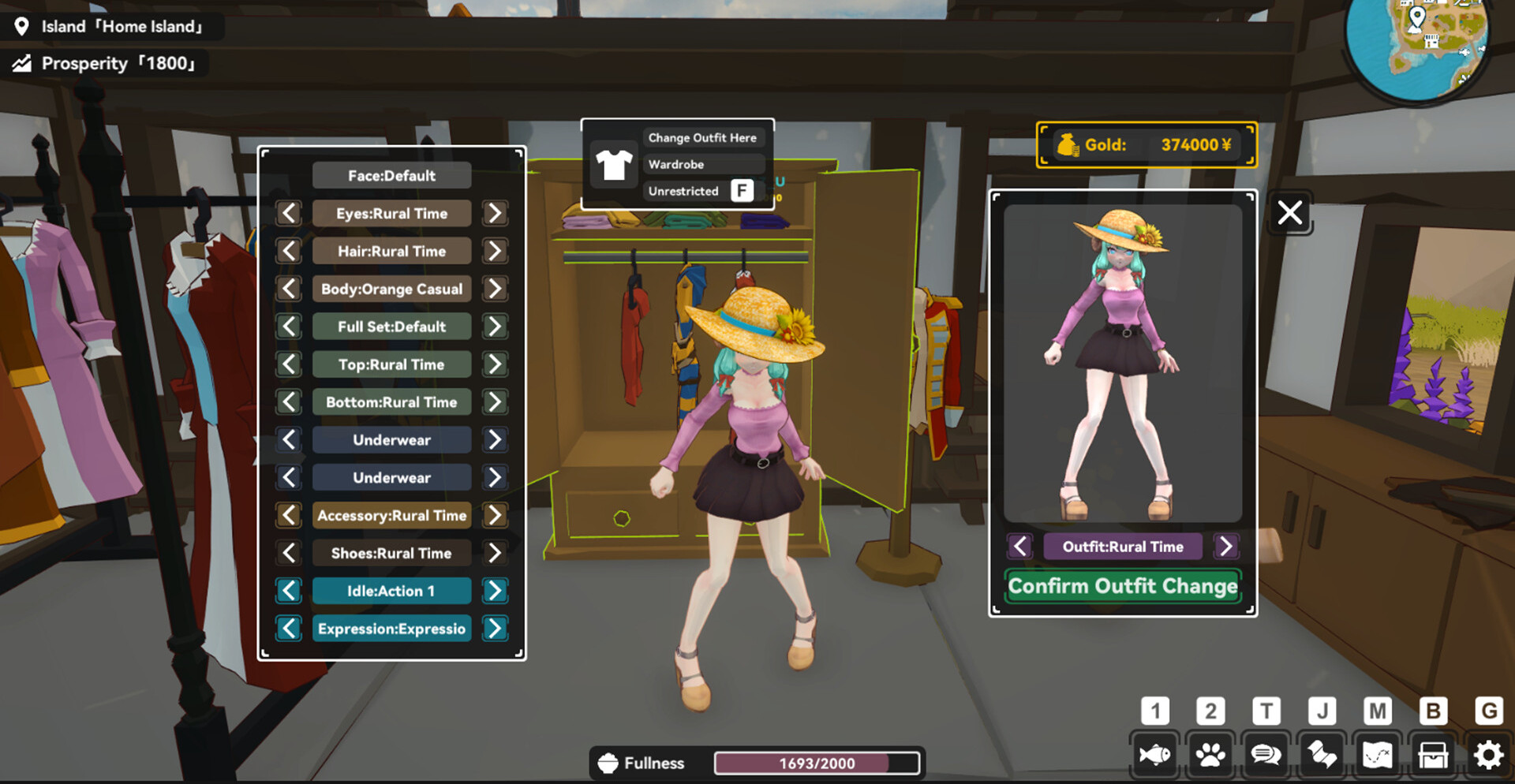This screenshot has height=784, width=1515.
Task: Change Expression to next option
Action: 495,629
